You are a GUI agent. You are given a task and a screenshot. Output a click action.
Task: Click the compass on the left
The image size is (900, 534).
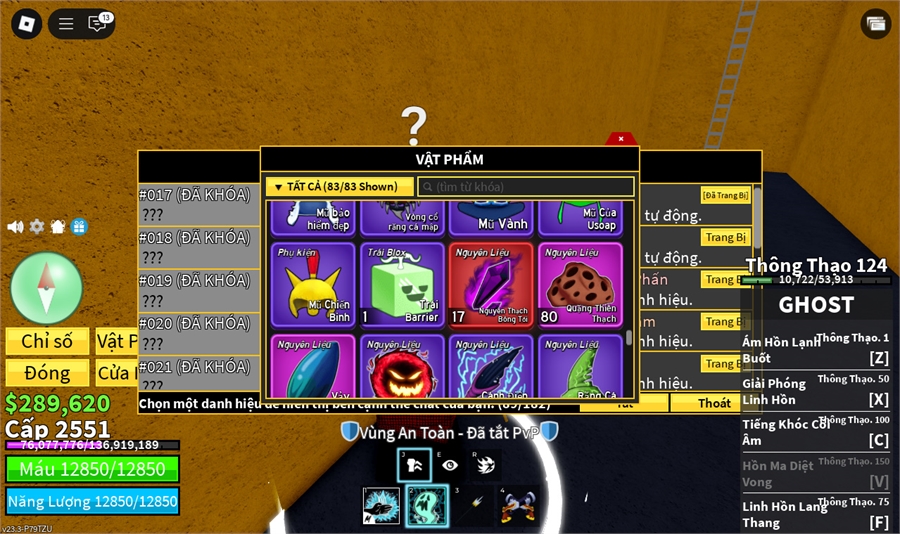click(x=46, y=287)
